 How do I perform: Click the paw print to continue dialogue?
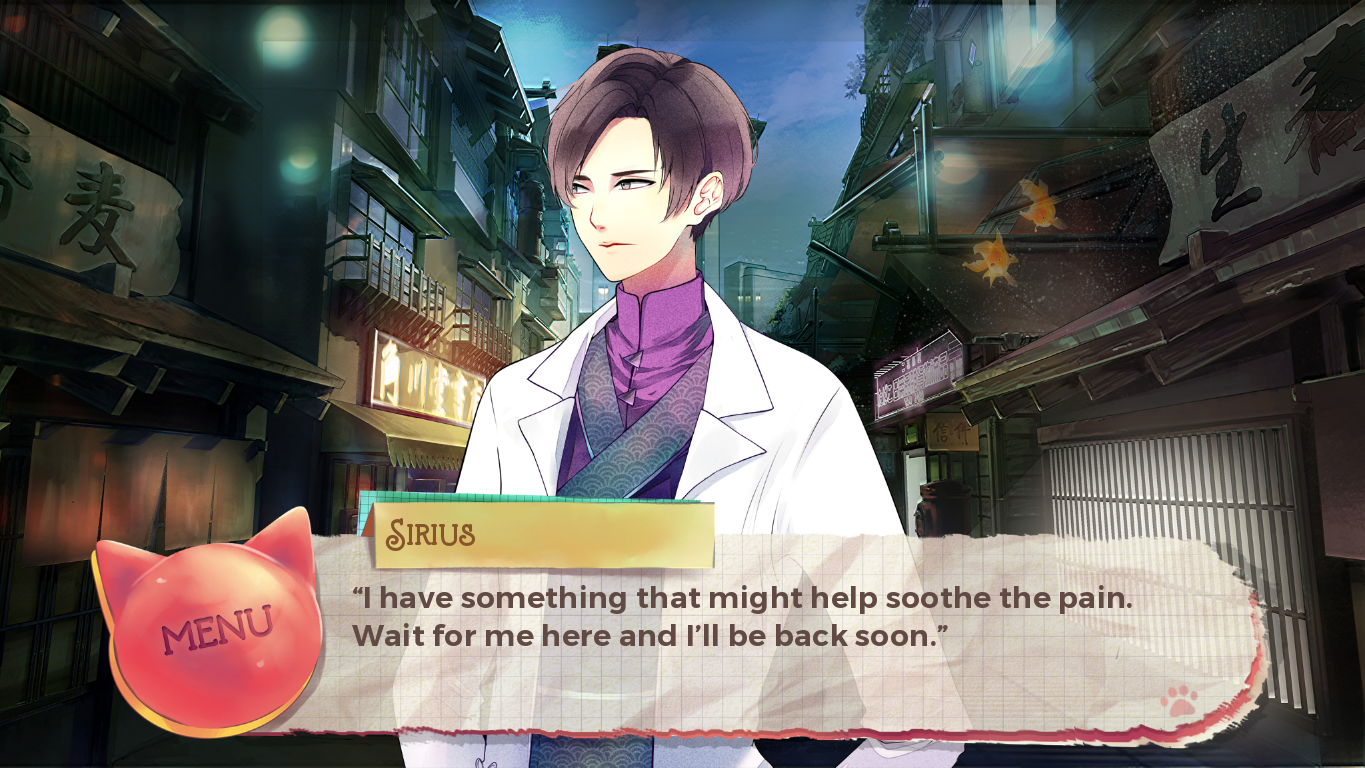point(1180,701)
